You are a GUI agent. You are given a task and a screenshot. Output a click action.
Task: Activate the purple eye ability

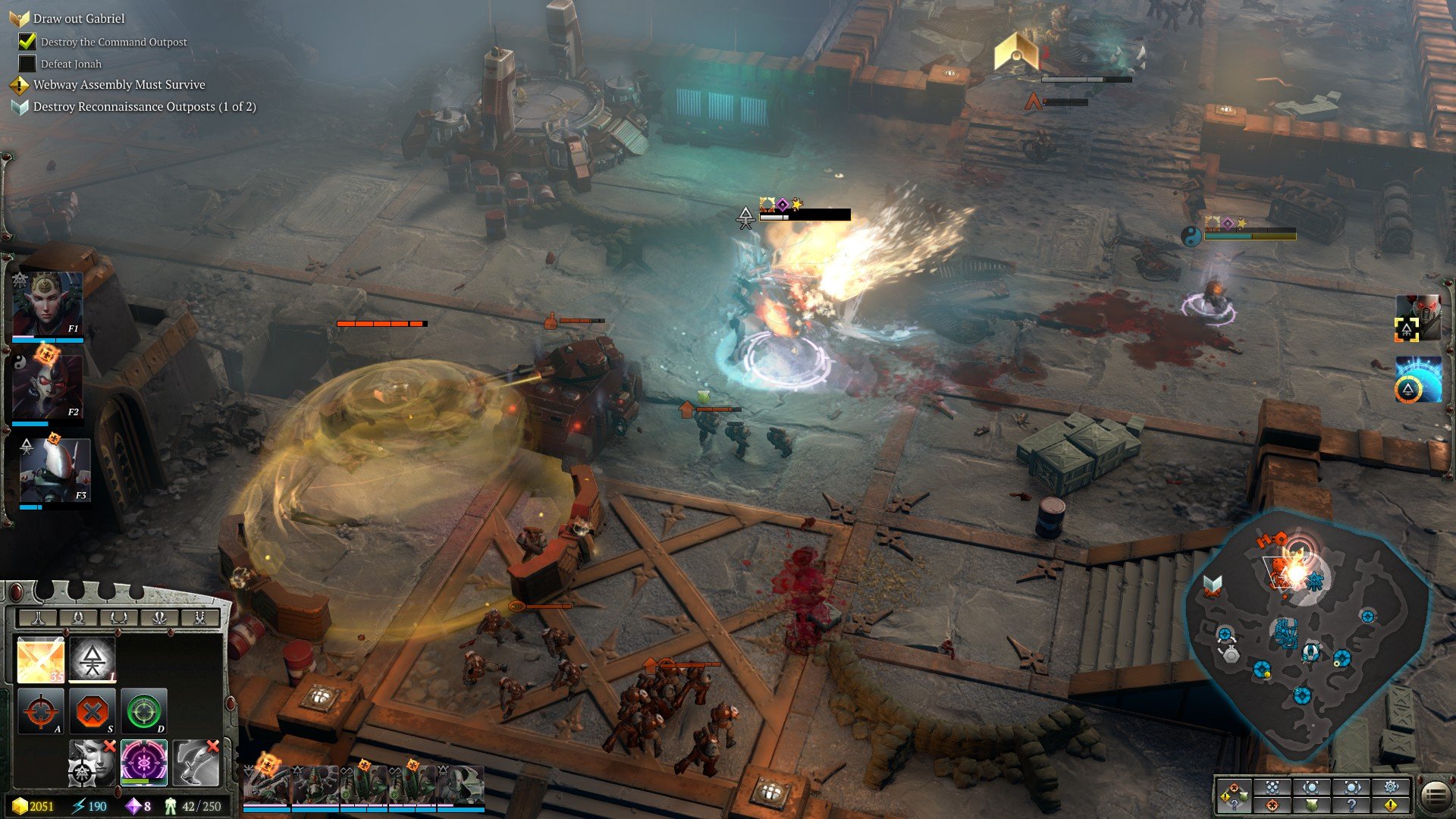(x=143, y=762)
